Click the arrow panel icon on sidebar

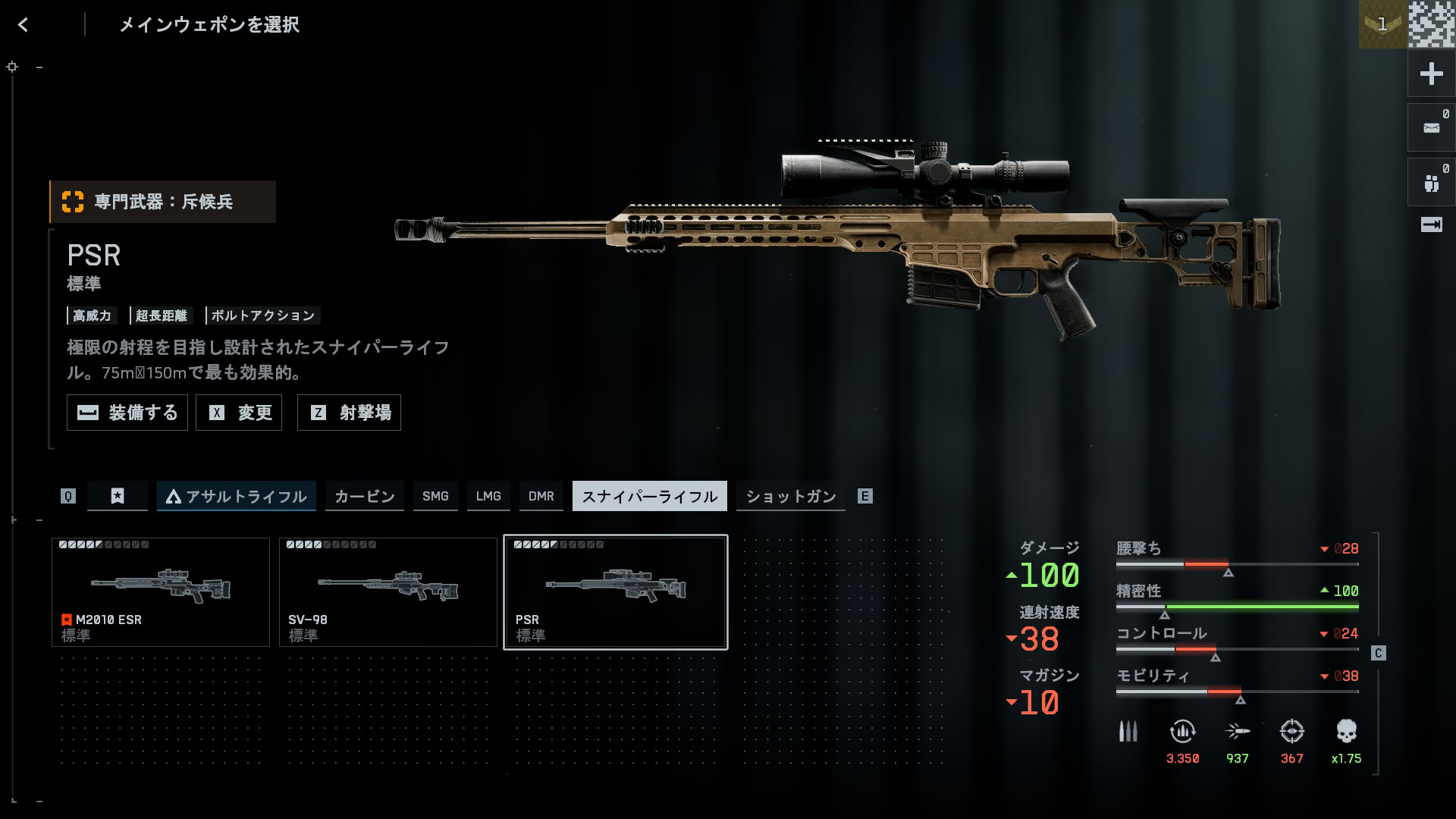1432,224
